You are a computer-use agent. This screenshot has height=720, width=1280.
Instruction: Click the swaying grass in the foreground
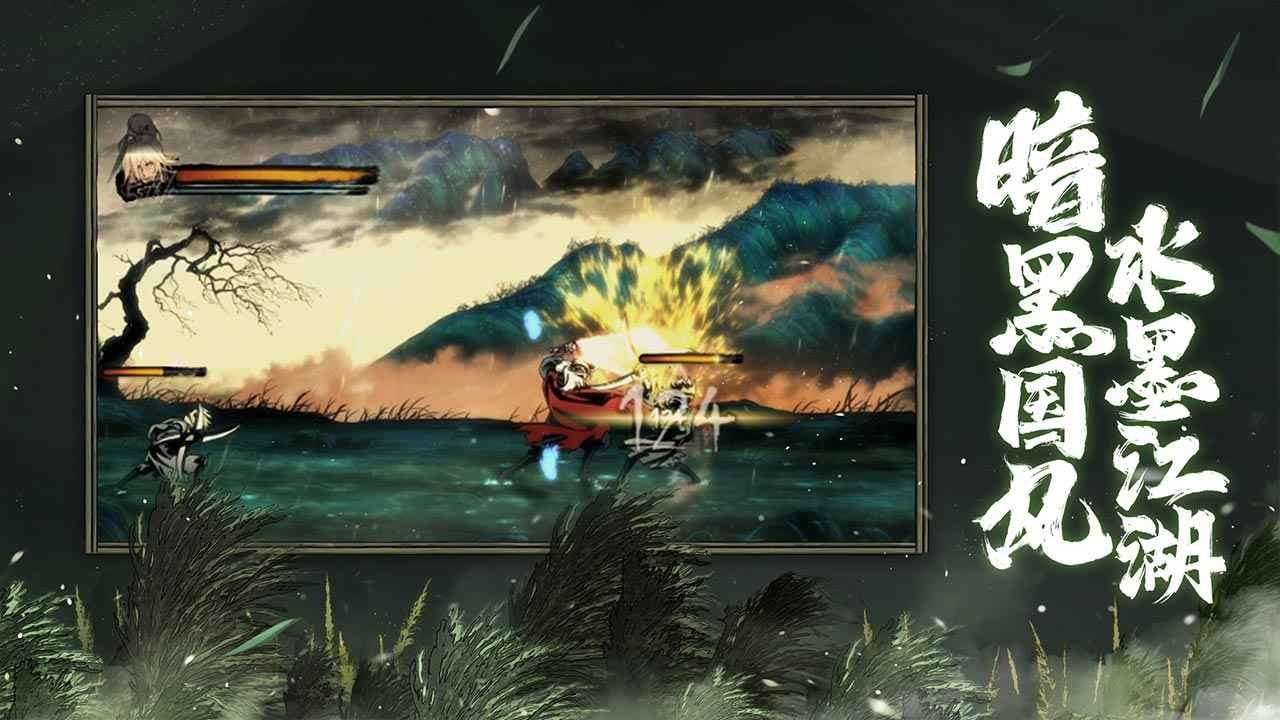pyautogui.click(x=400, y=650)
